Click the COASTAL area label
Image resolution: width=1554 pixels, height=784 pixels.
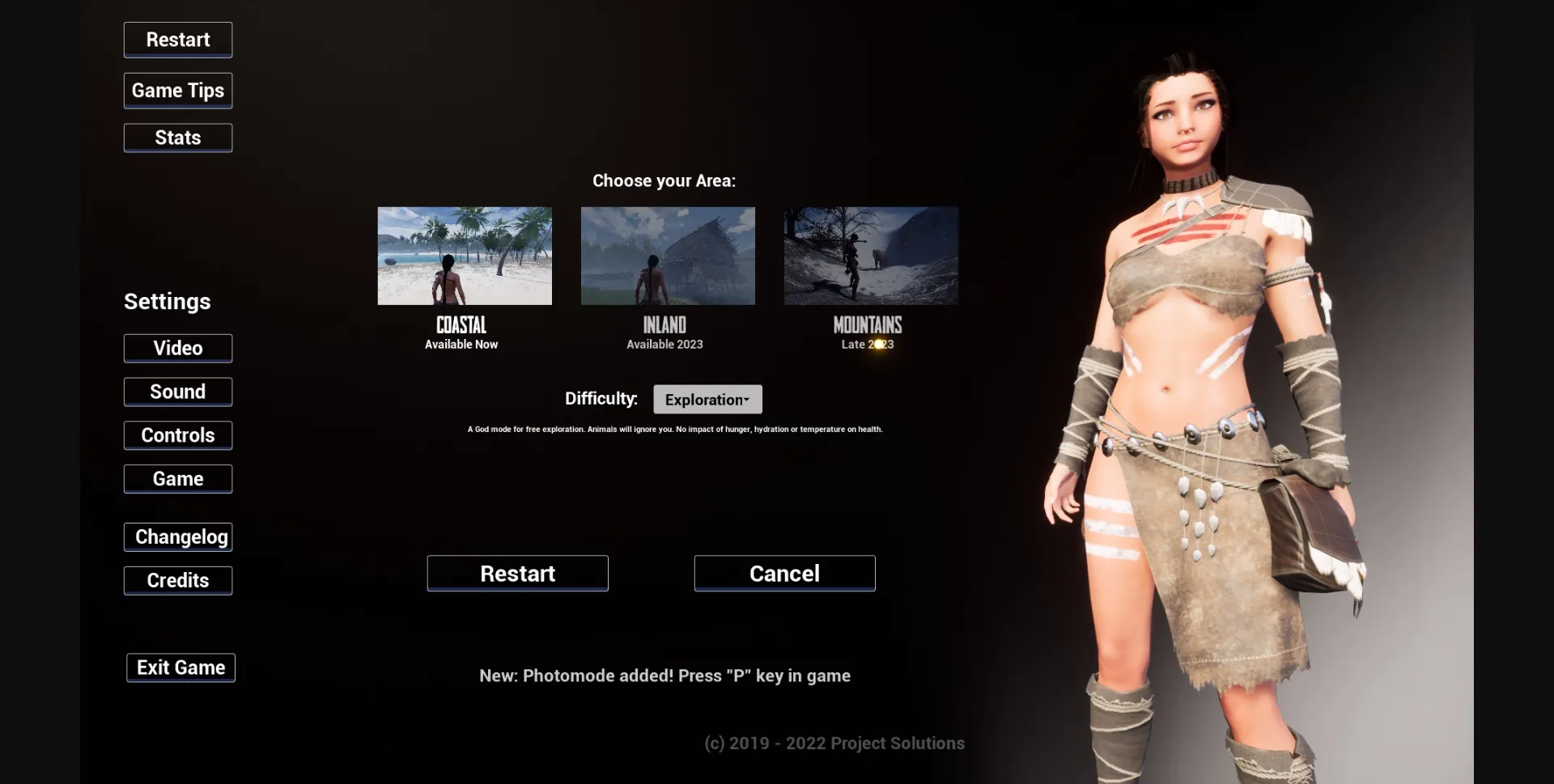point(461,324)
